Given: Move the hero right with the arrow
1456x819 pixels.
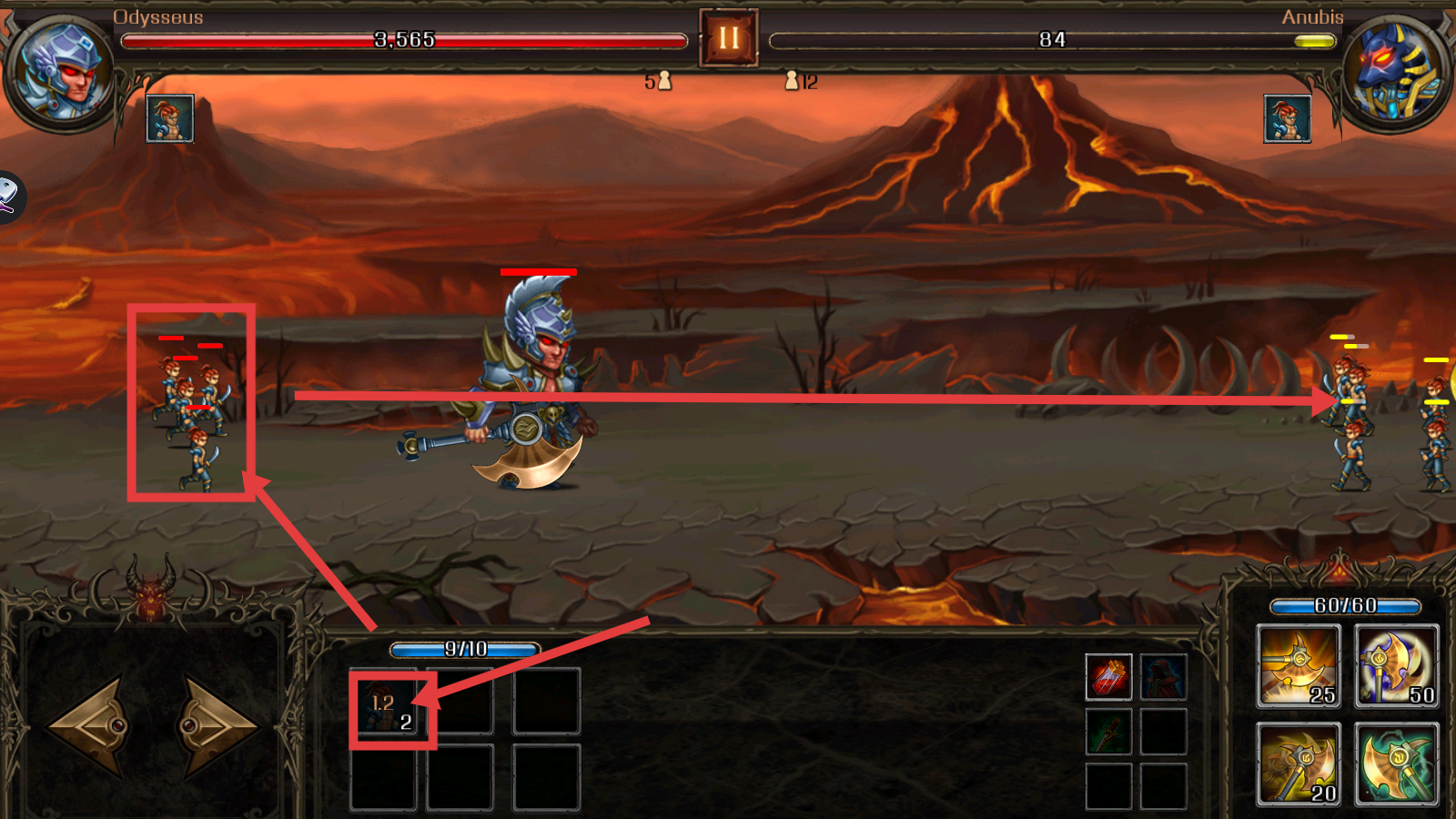Looking at the screenshot, I should pos(218,725).
